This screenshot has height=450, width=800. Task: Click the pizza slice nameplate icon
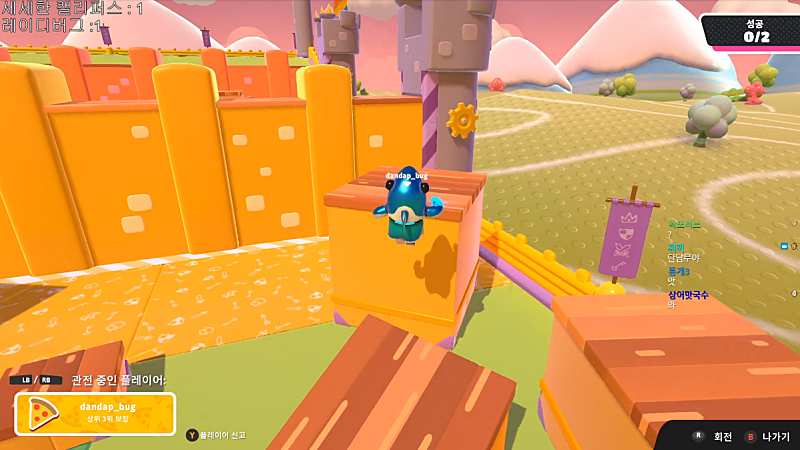[42, 413]
